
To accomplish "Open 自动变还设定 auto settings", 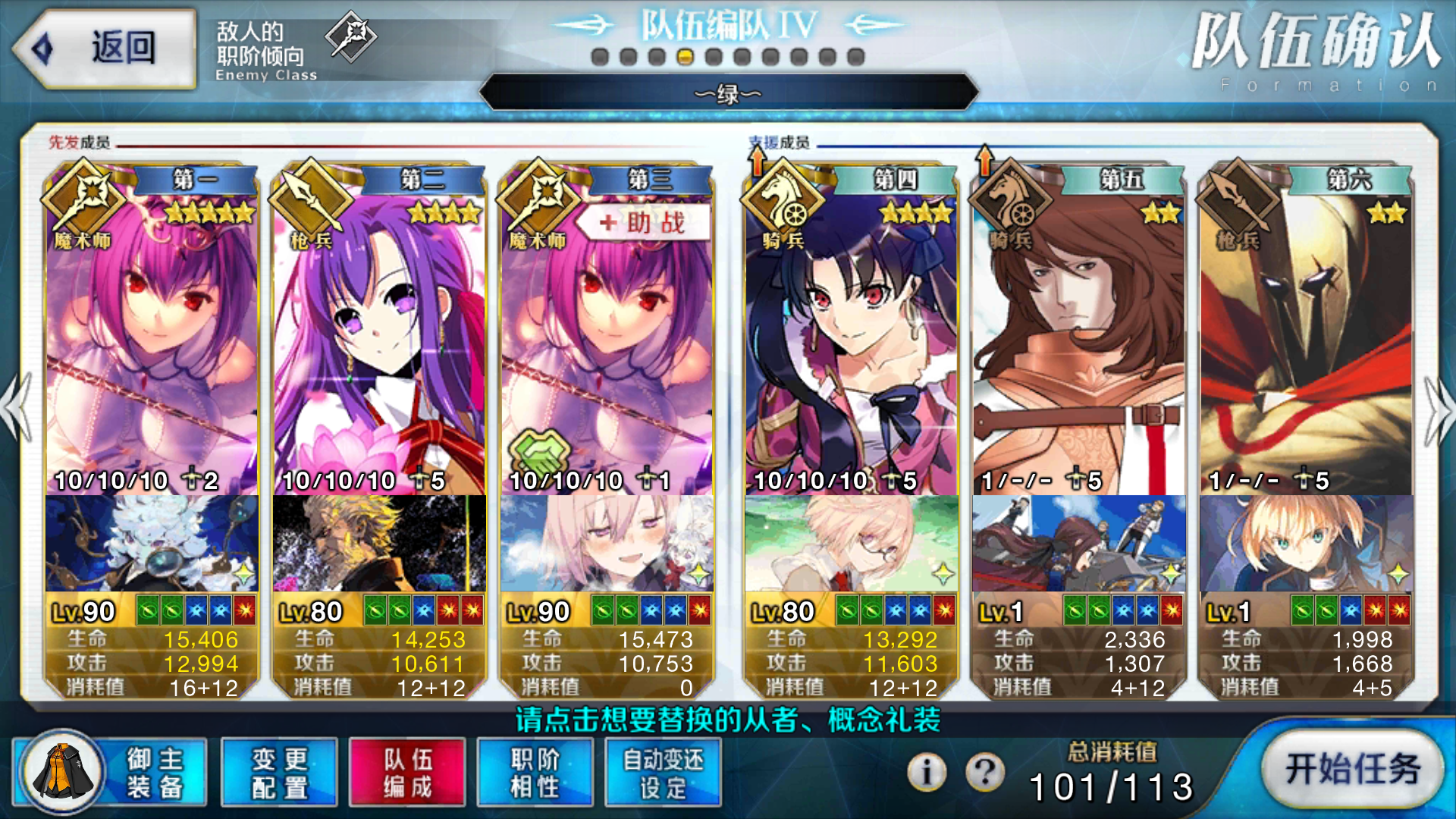I will click(663, 772).
